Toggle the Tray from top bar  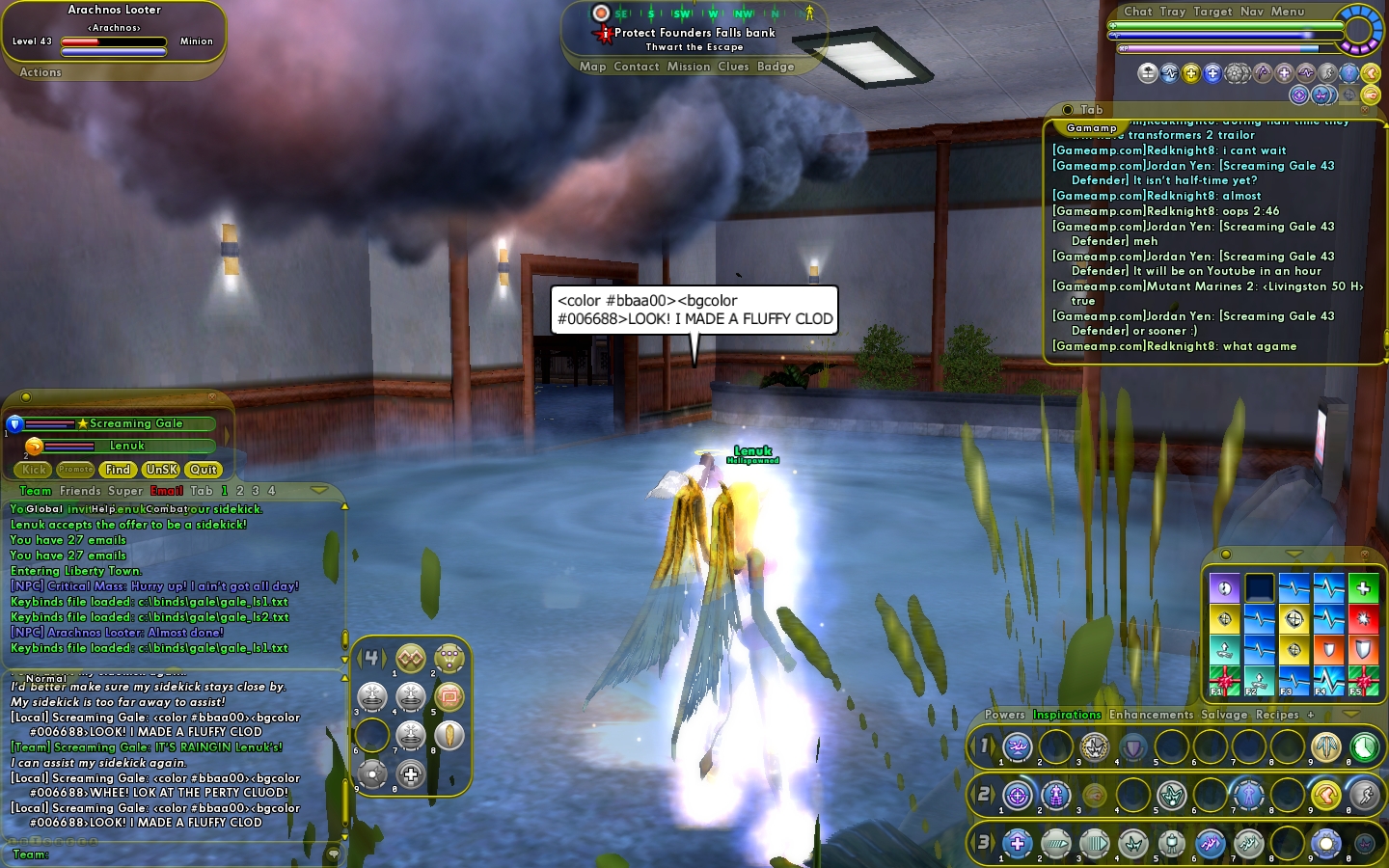1172,12
